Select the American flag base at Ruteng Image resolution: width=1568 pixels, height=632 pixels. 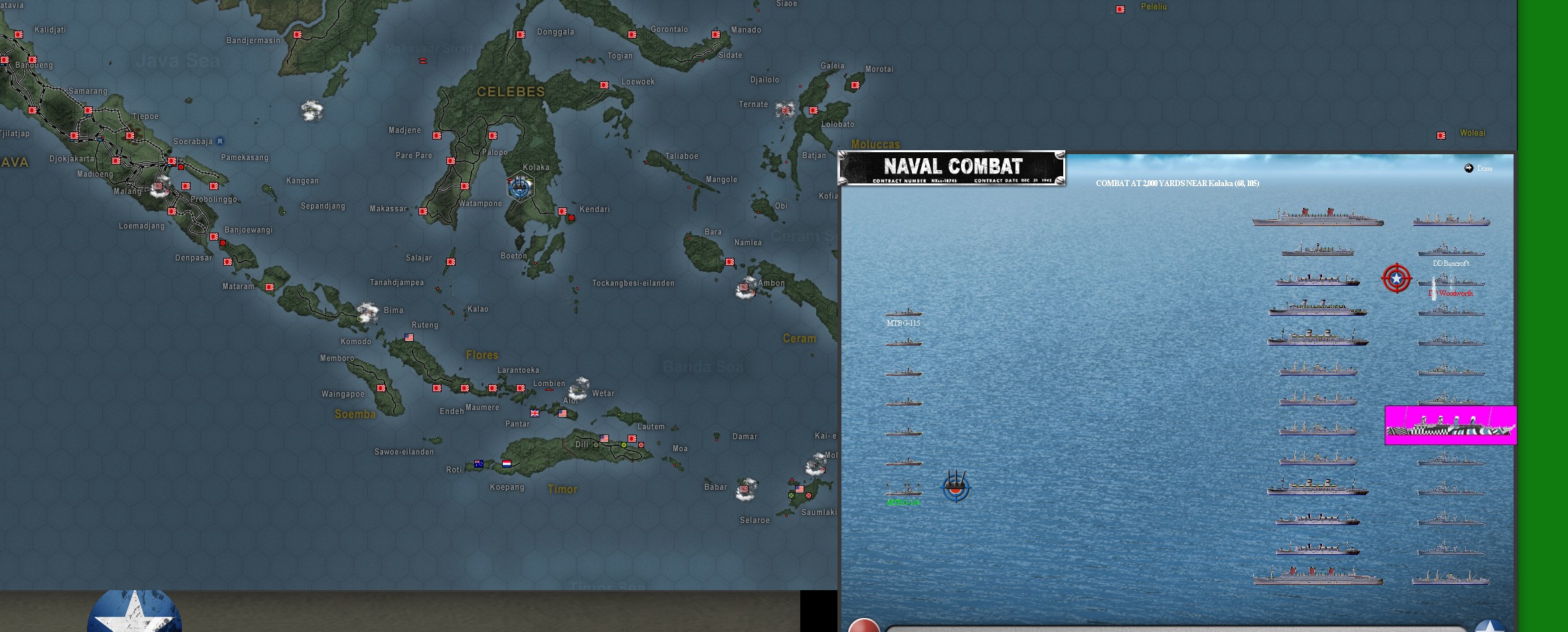tap(409, 338)
